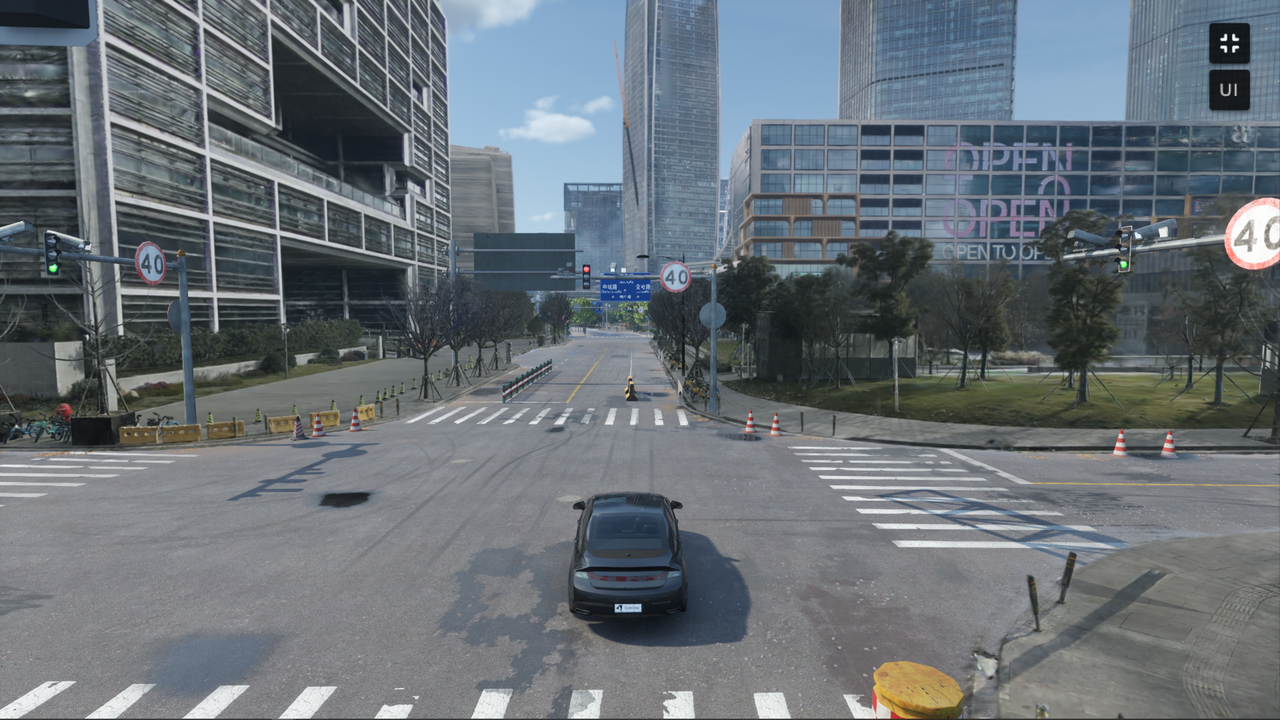Exit fullscreen with the collapse arrows button
Viewport: 1280px width, 720px height.
1229,43
